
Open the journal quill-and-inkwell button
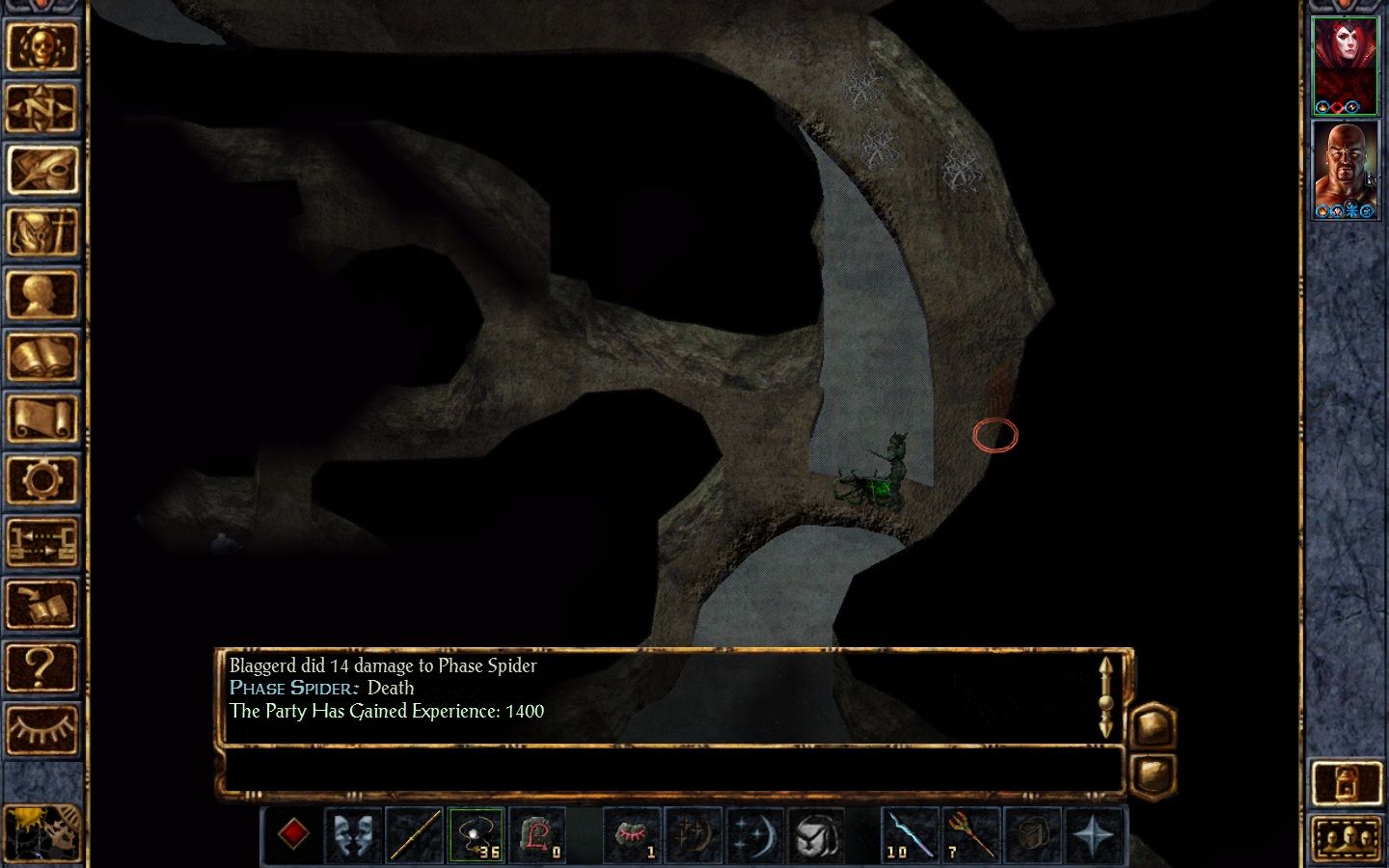41,170
